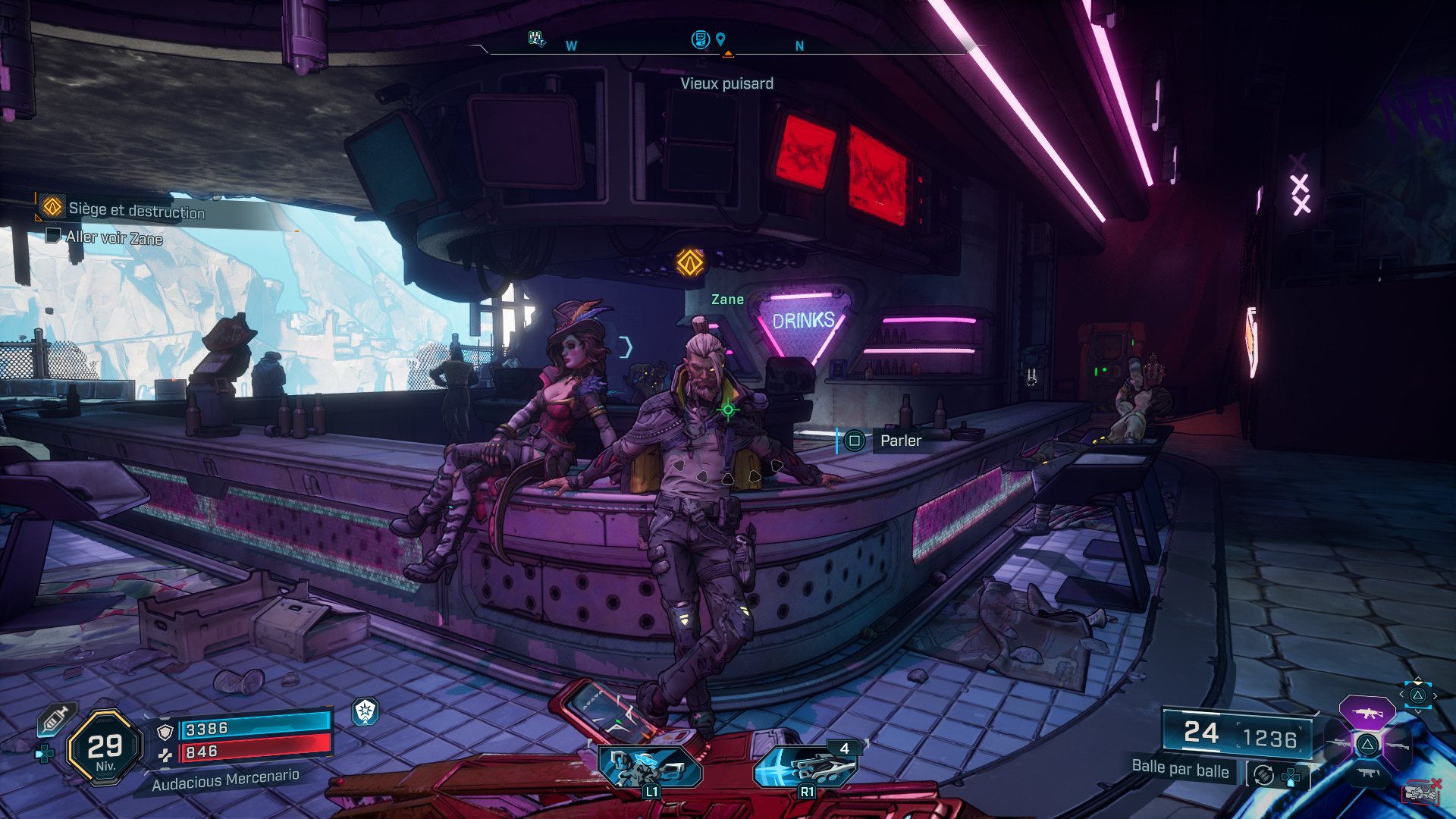Check the Aller voir Zane objective checkbox
1456x819 pixels.
pyautogui.click(x=52, y=237)
